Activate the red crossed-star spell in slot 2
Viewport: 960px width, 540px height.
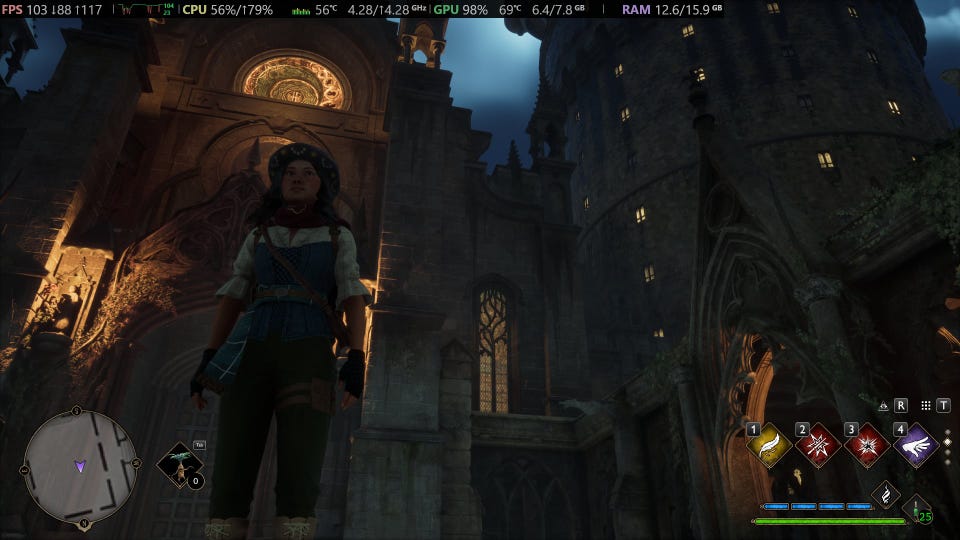(x=818, y=445)
